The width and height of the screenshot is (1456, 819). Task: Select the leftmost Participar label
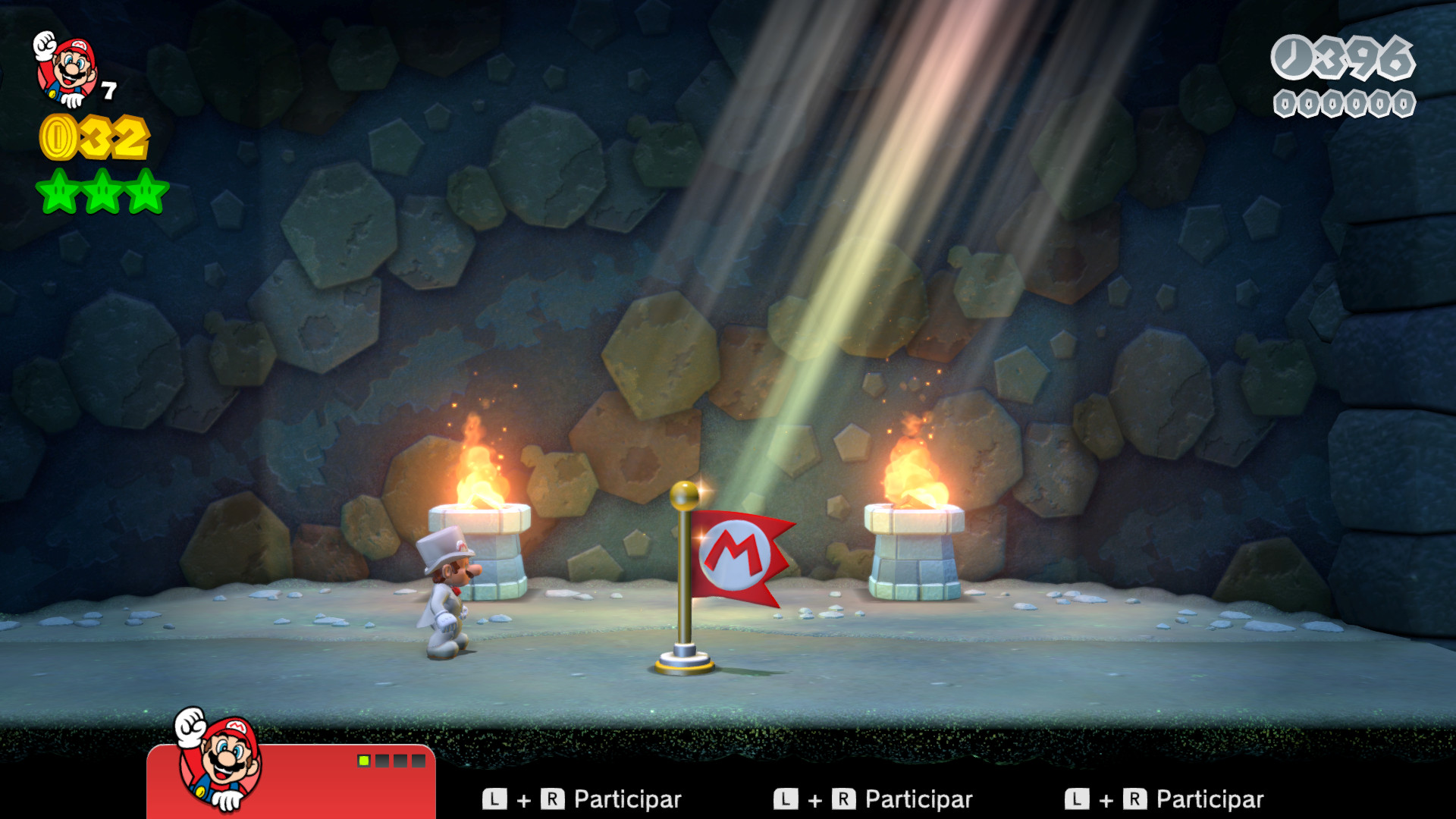click(x=628, y=799)
